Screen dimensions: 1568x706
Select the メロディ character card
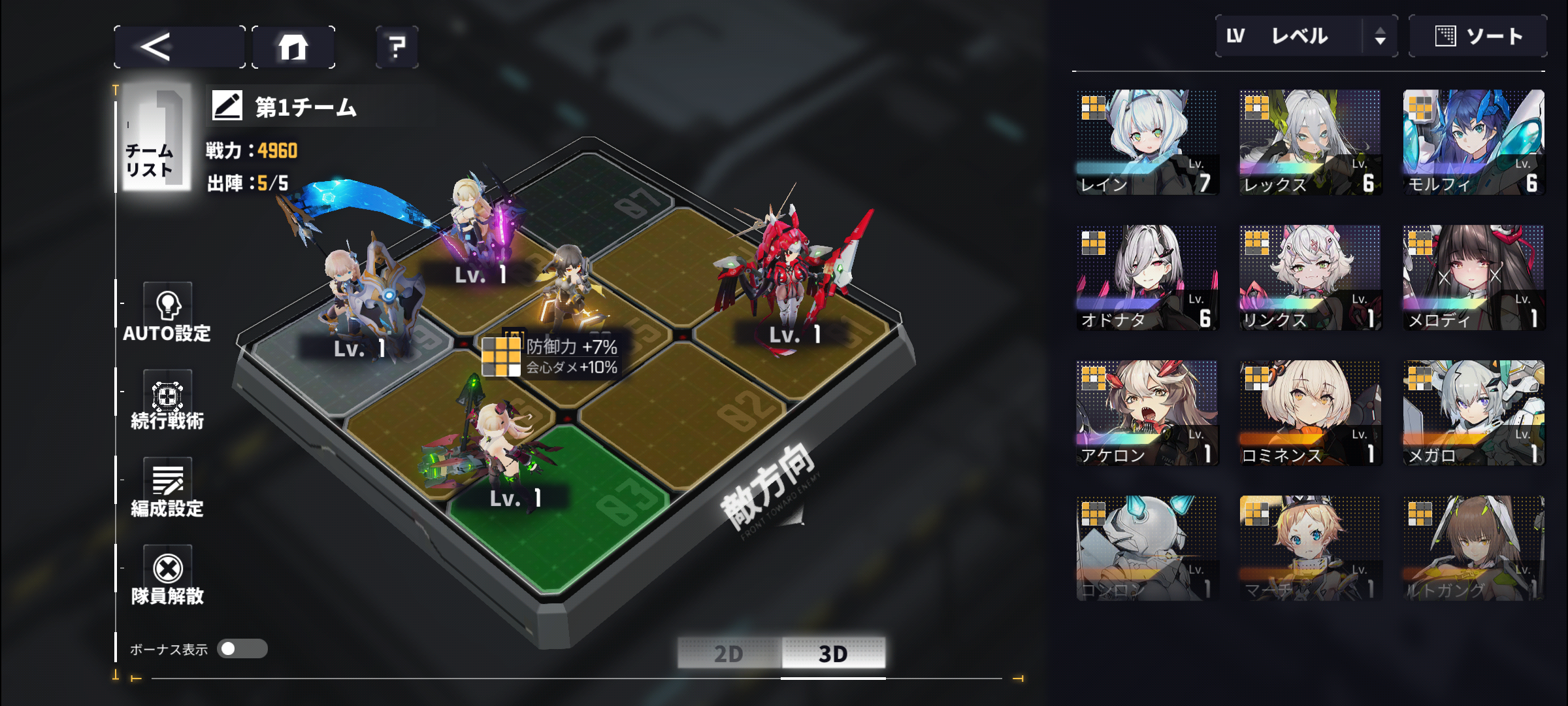[1473, 278]
